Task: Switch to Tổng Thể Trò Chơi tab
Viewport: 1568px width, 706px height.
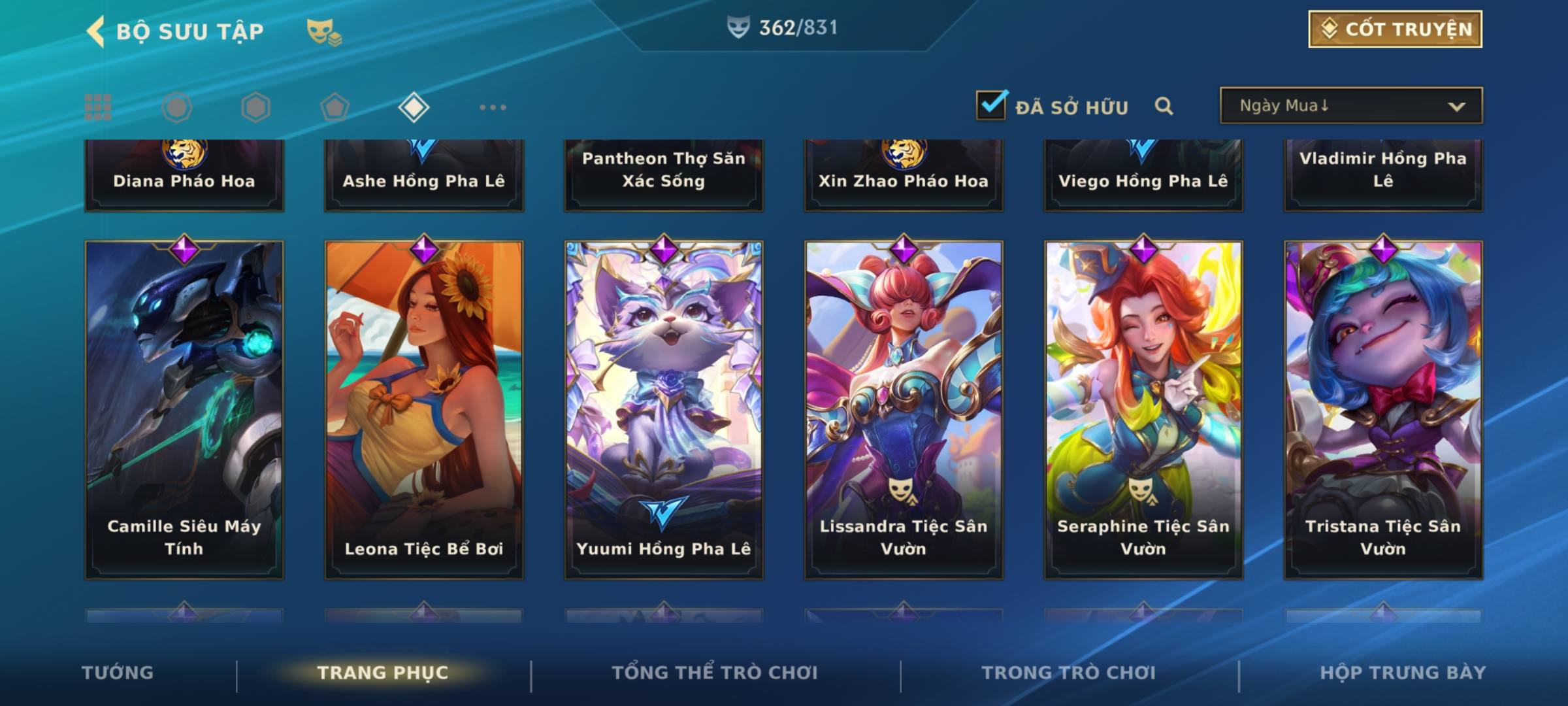Action: 715,673
